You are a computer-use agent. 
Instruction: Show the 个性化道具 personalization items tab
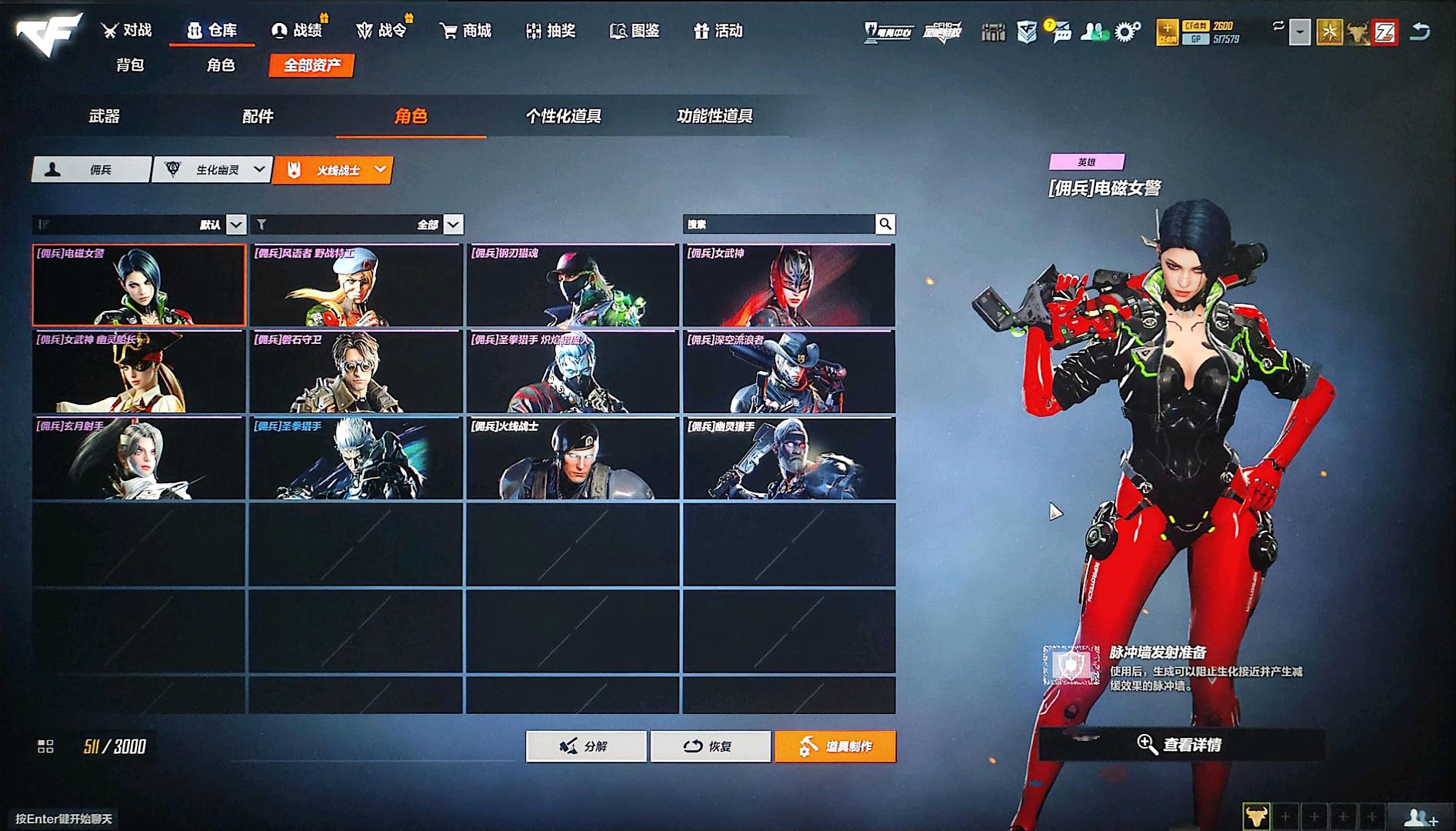click(x=563, y=116)
